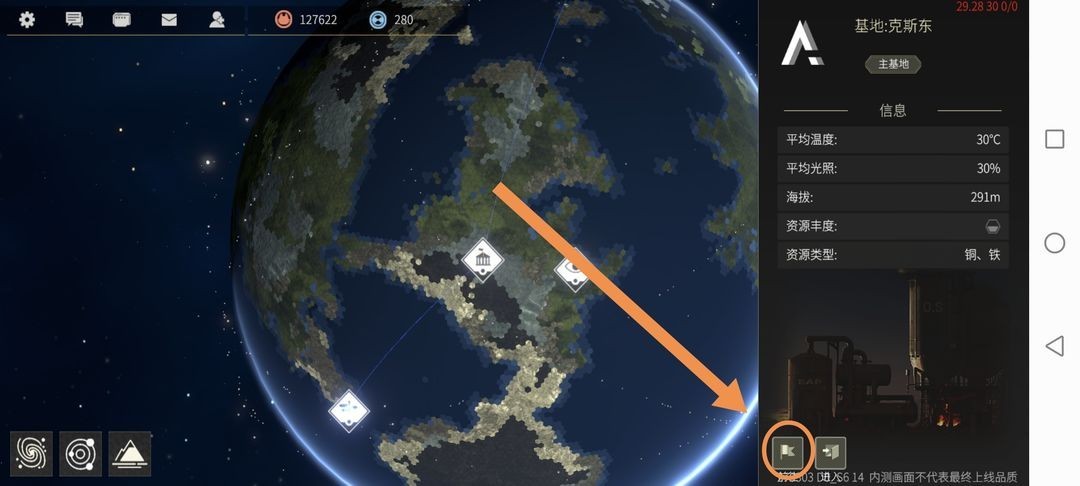Click the 主基地 main base tag

coord(892,64)
